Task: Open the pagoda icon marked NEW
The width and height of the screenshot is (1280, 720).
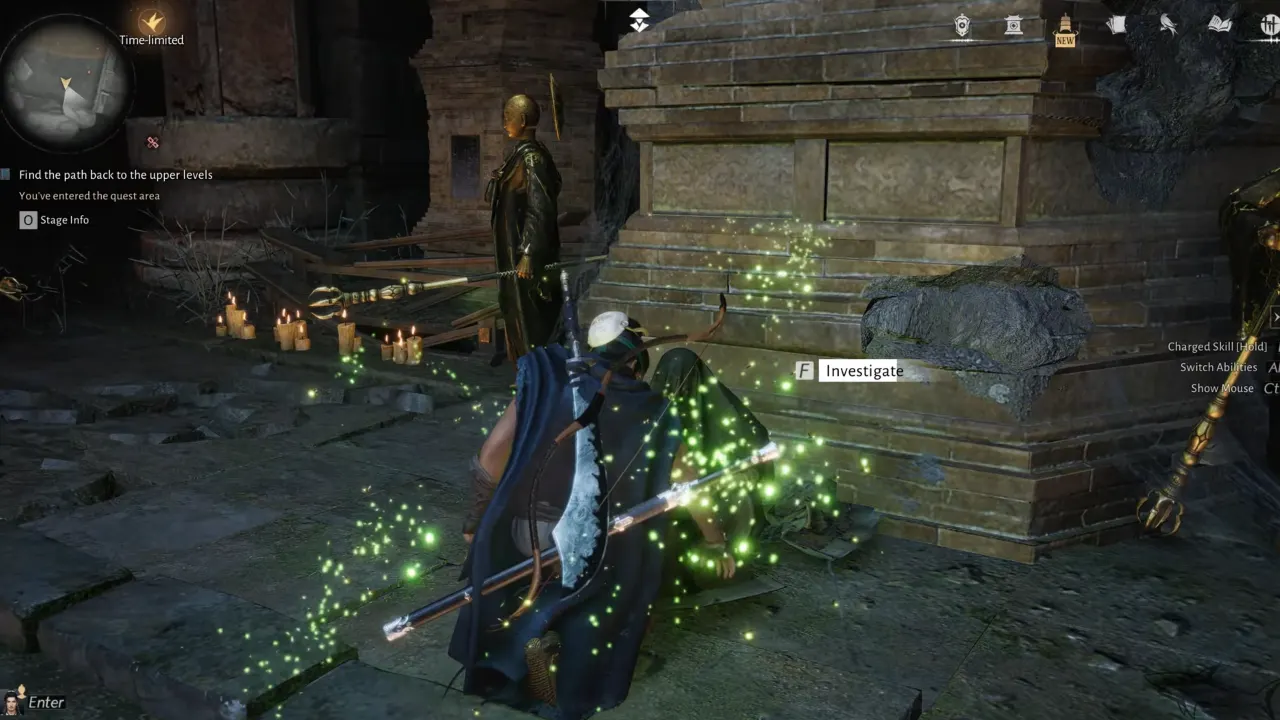Action: coord(1065,26)
